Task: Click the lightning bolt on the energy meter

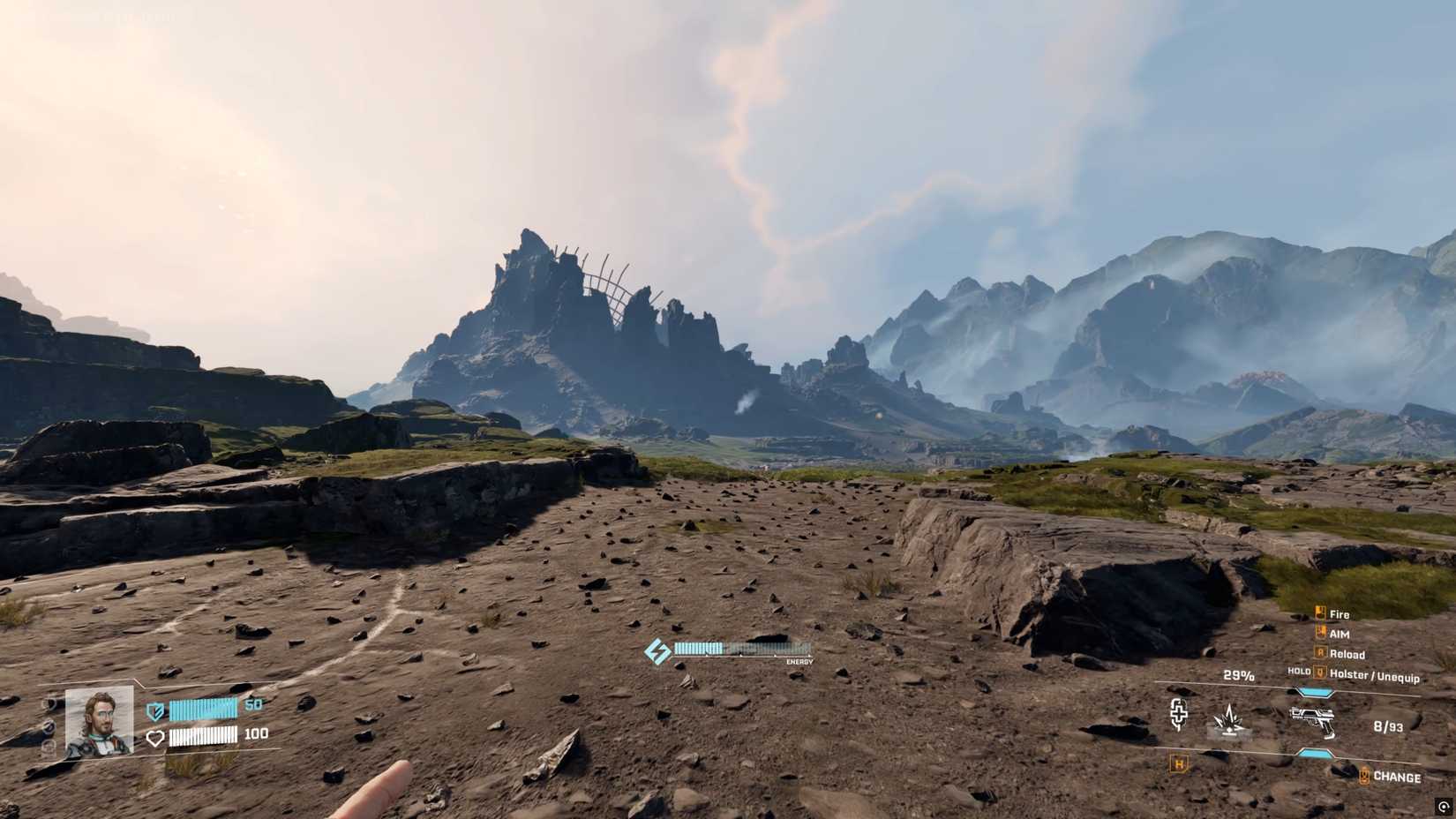Action: coord(657,650)
